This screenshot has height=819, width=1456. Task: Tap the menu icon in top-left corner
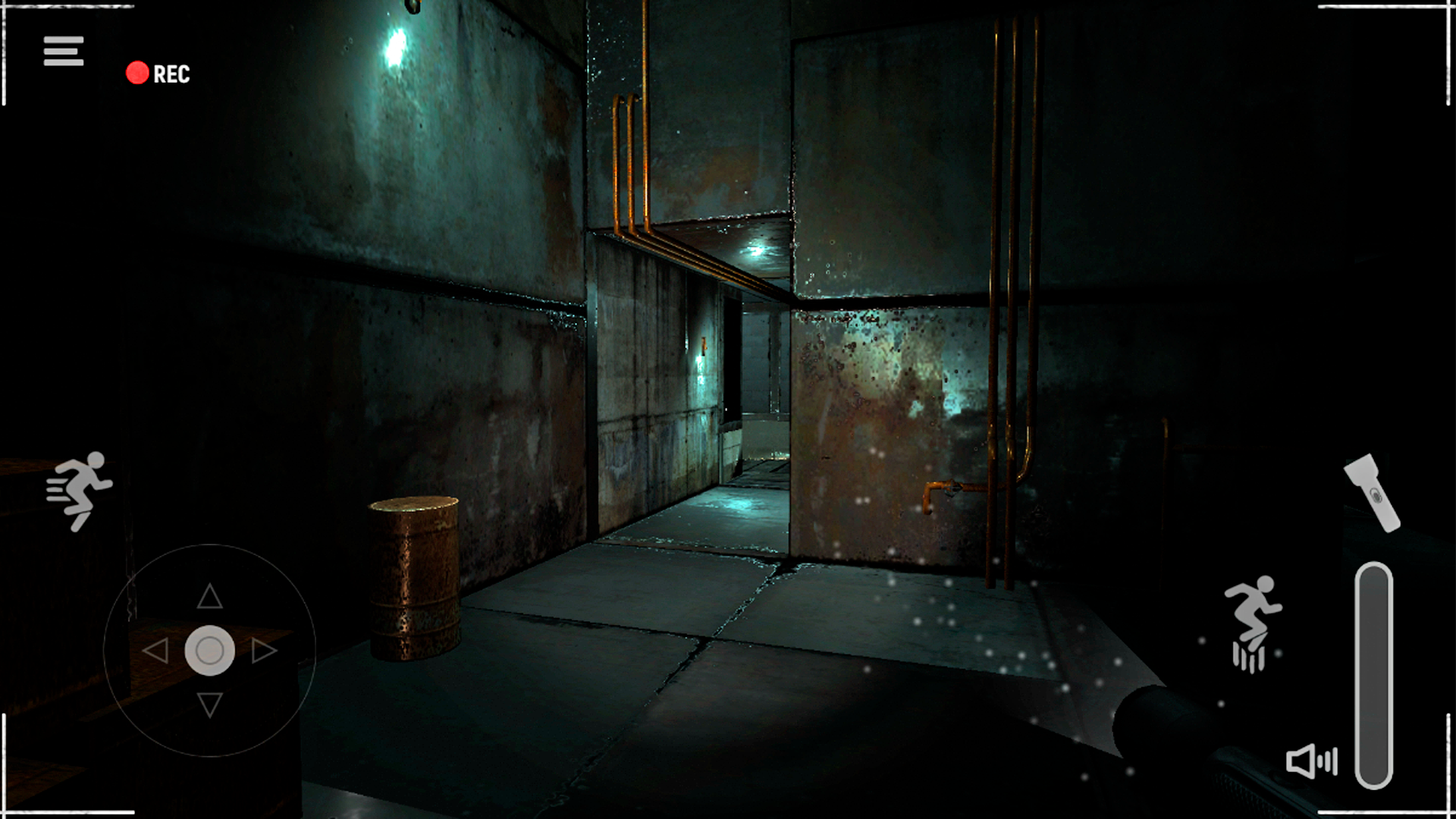[63, 50]
